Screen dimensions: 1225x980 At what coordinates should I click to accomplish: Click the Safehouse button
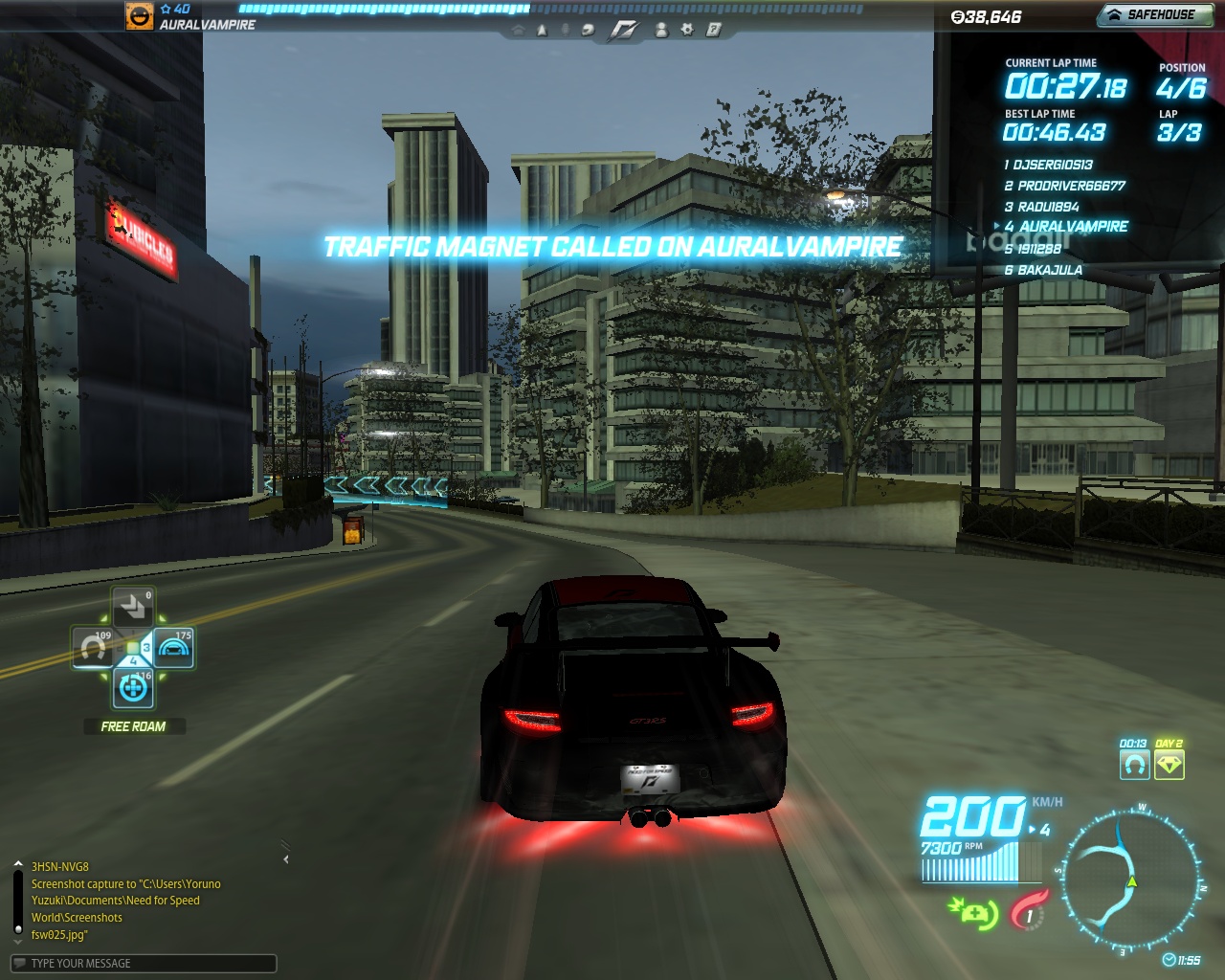pos(1154,14)
